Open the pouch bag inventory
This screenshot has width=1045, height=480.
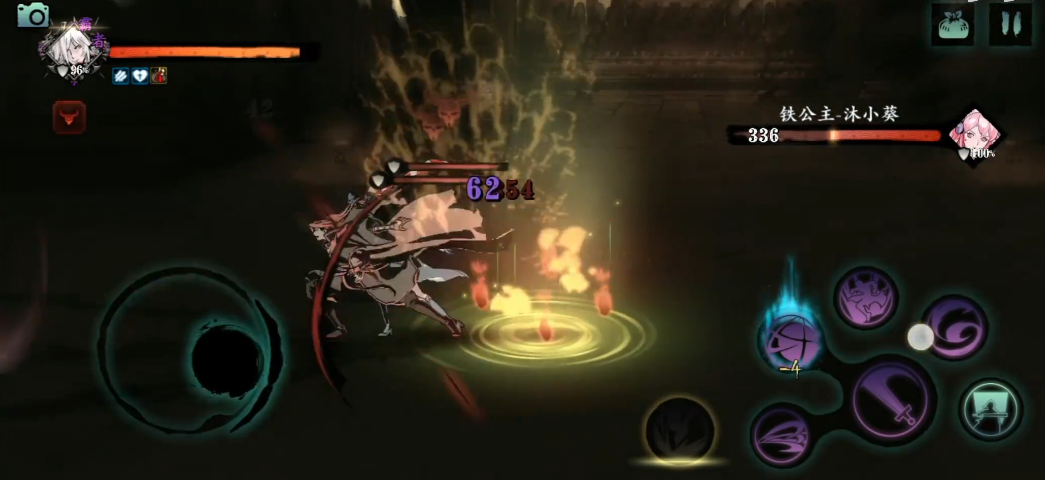[952, 24]
